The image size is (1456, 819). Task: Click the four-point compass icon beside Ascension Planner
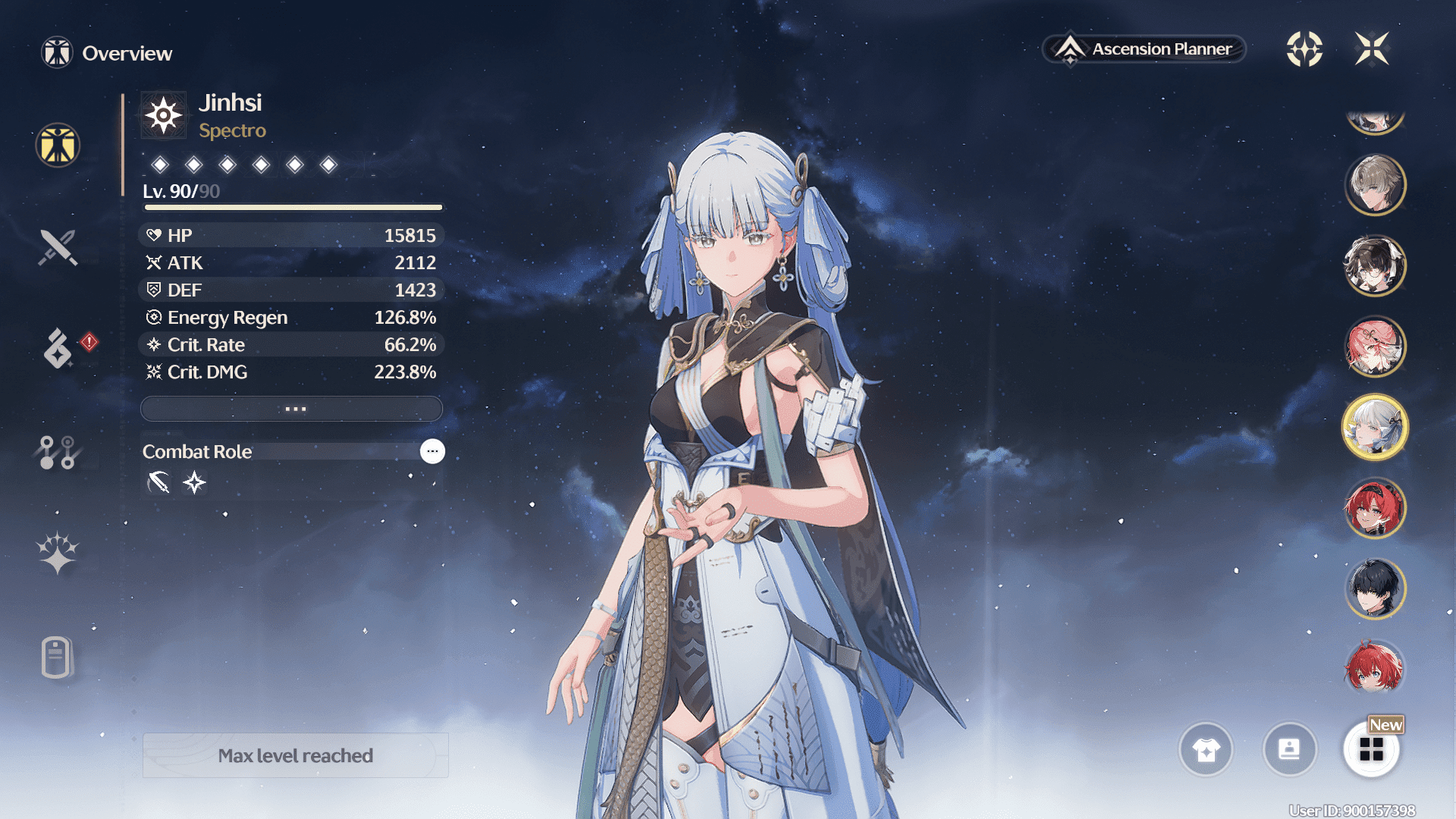point(1304,49)
